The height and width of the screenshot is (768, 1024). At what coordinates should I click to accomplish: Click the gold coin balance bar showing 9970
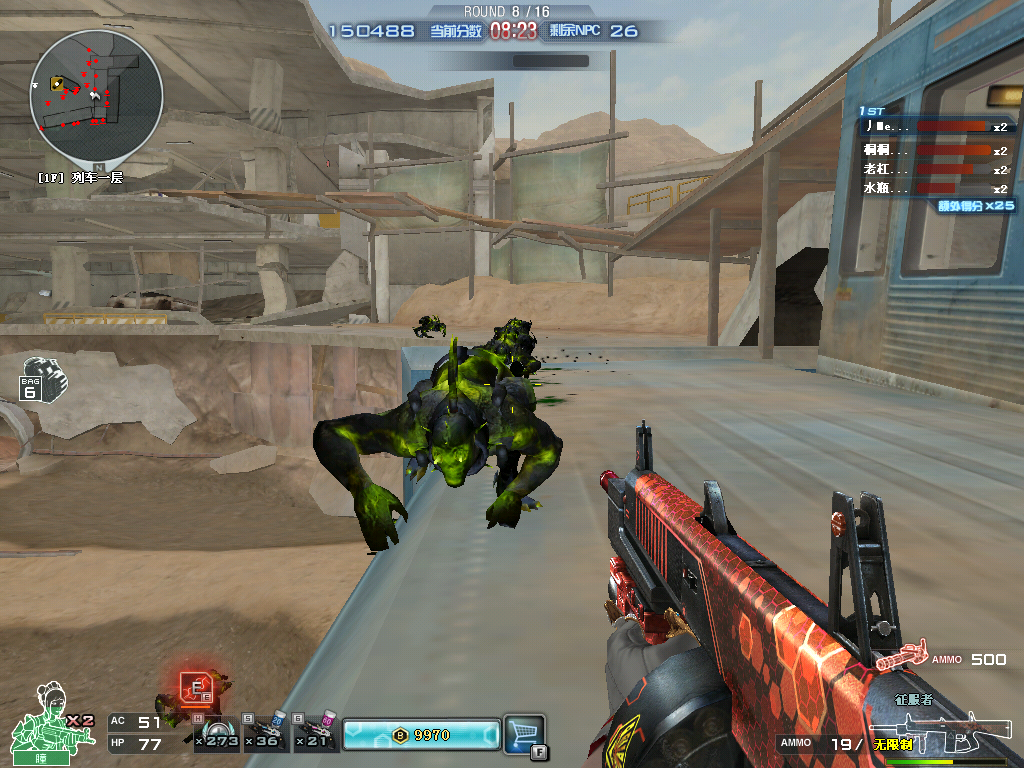[x=419, y=735]
